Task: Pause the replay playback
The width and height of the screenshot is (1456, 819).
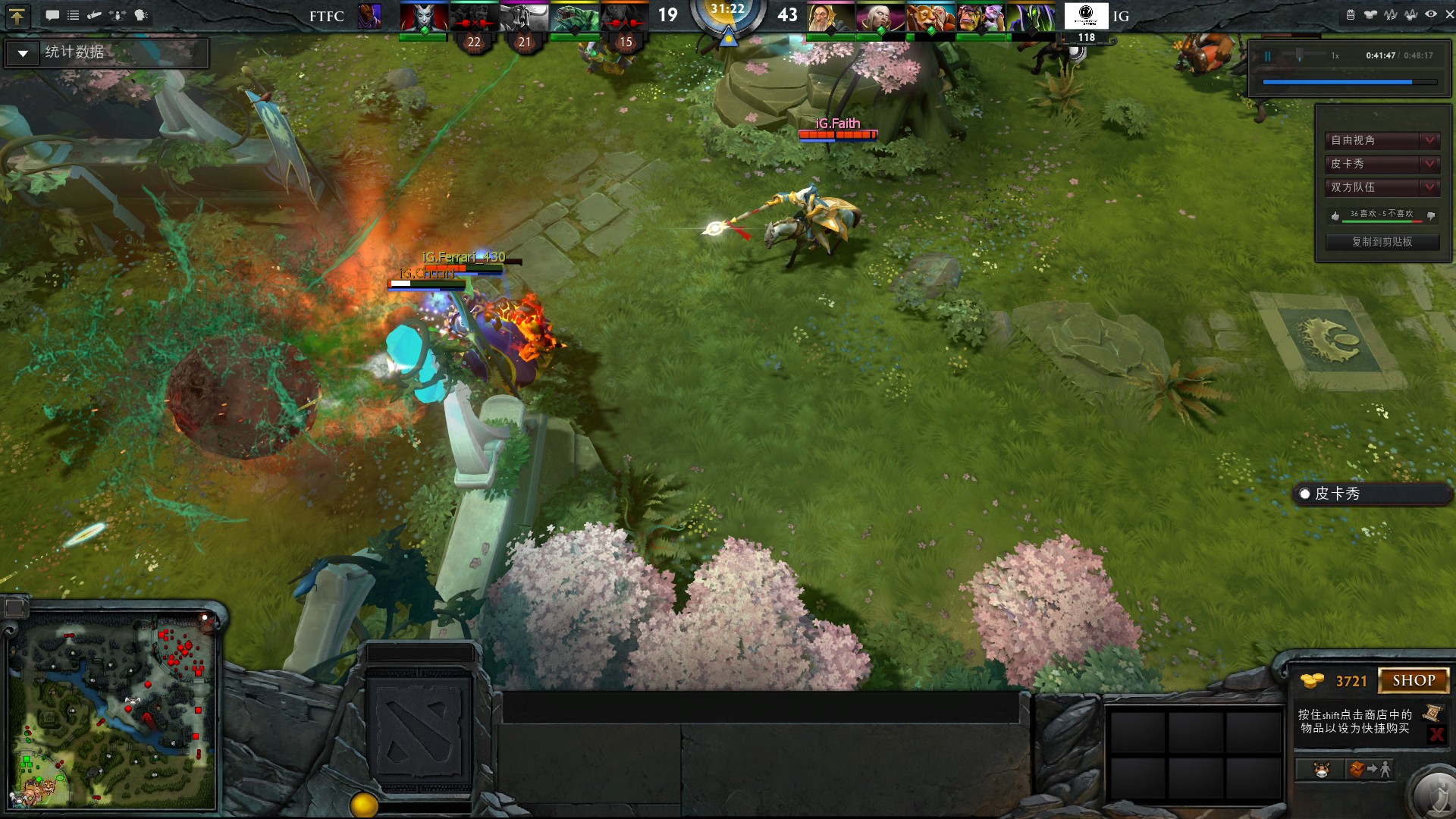Action: (x=1267, y=56)
